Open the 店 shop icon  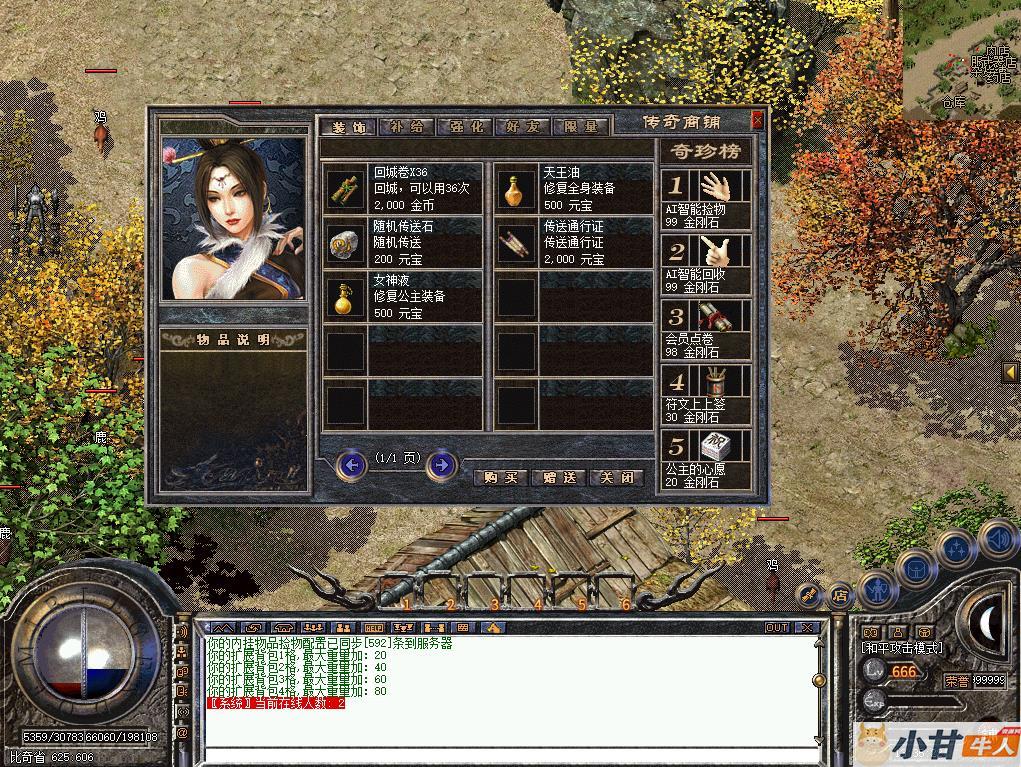840,595
